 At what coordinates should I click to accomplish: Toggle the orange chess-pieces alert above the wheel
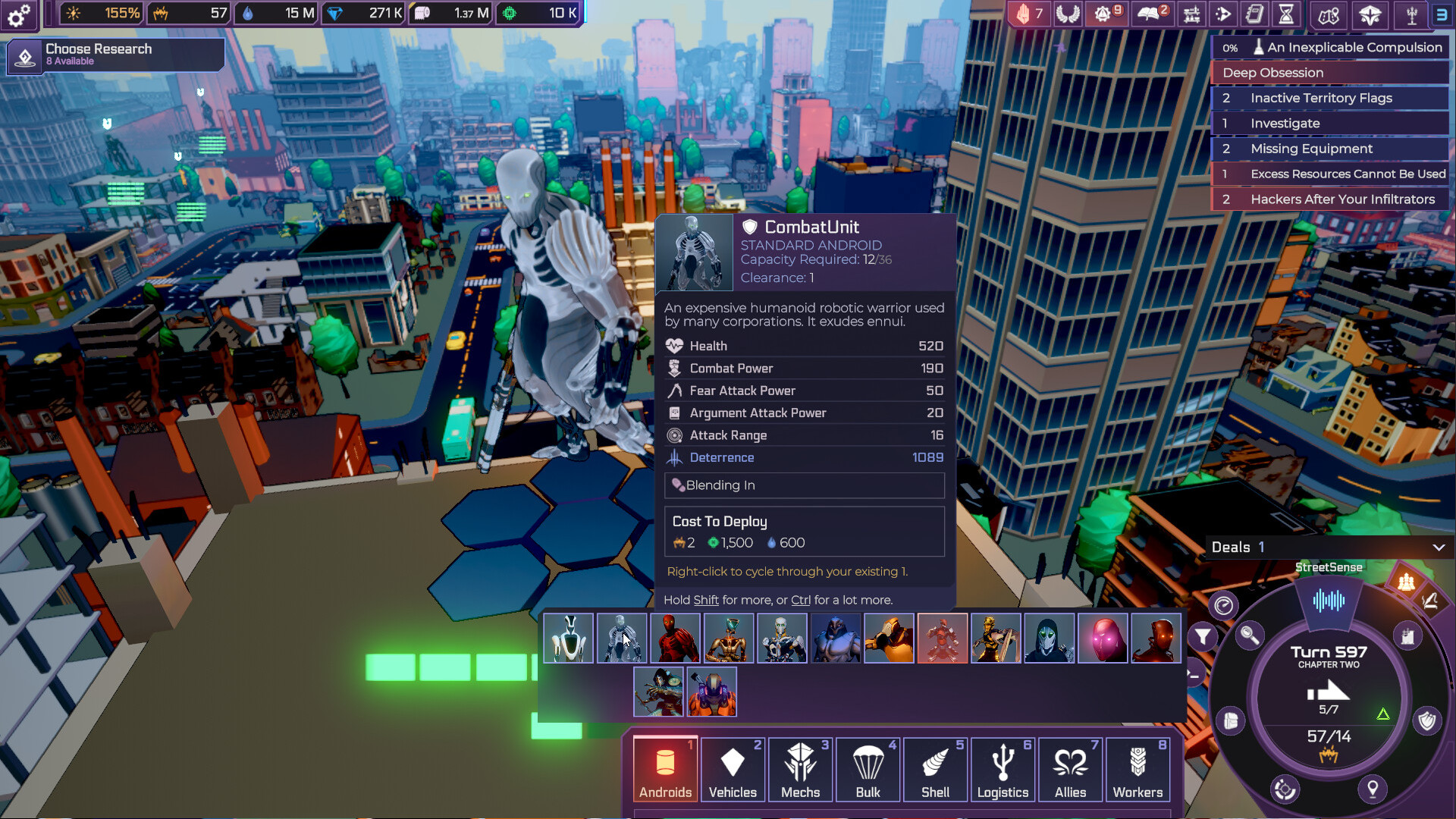[1406, 582]
